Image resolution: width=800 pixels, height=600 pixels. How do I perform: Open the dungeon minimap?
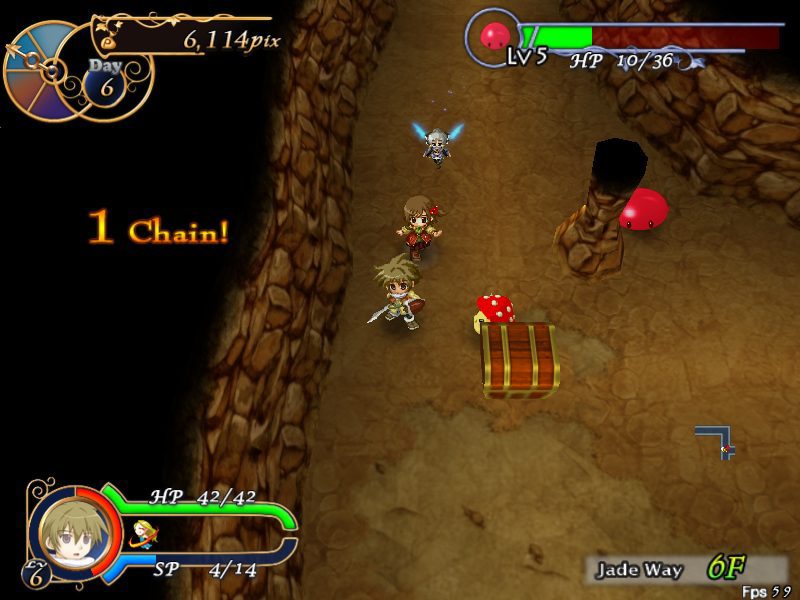pos(718,440)
